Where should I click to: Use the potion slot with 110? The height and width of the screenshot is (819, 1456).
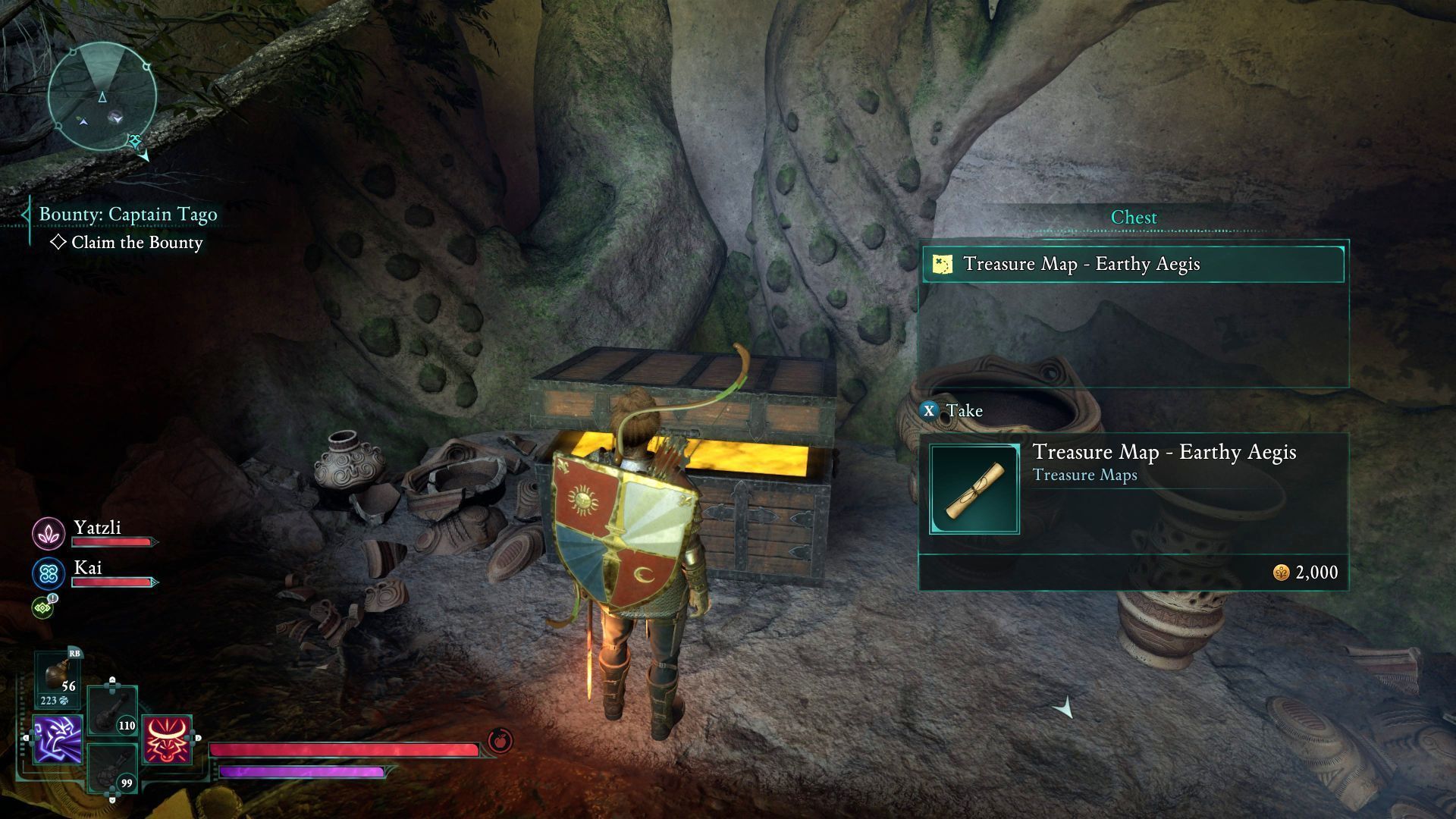tap(112, 711)
